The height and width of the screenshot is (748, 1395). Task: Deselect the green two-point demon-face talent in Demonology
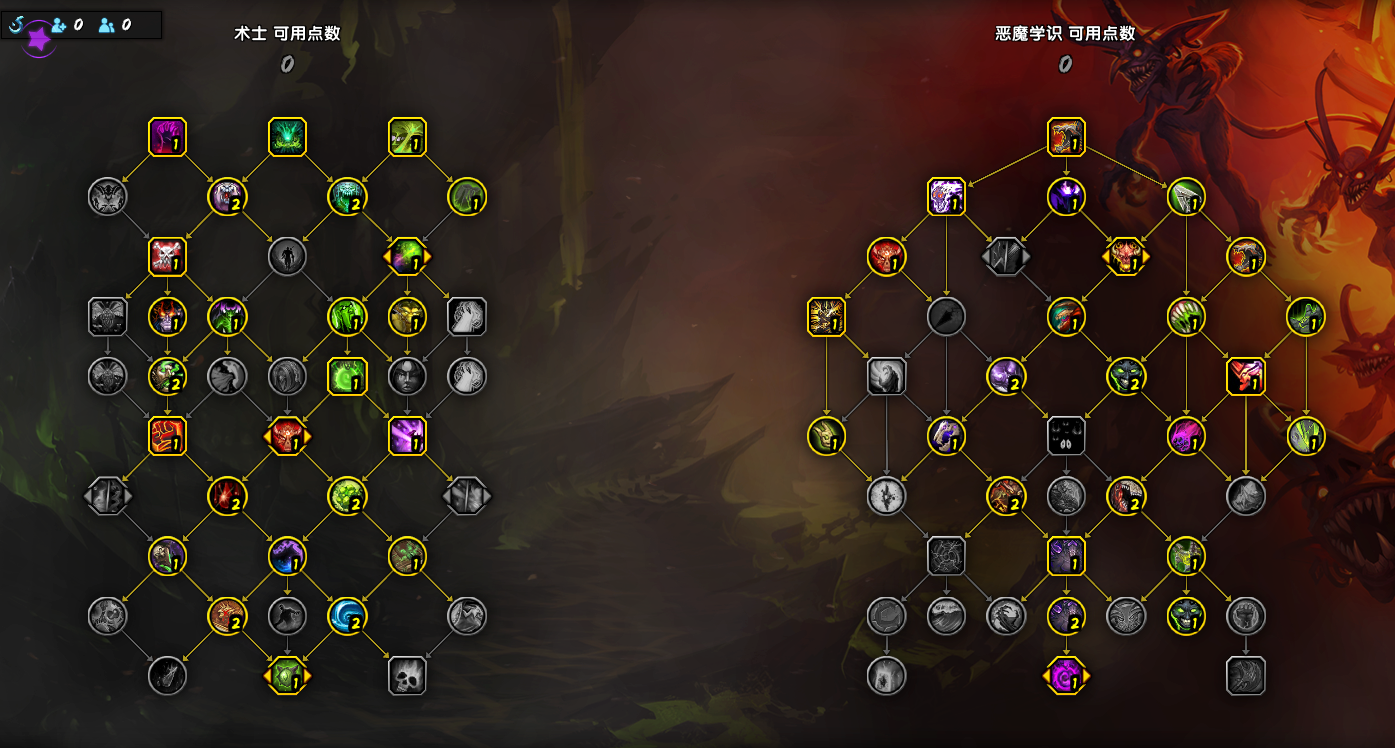click(x=1126, y=377)
